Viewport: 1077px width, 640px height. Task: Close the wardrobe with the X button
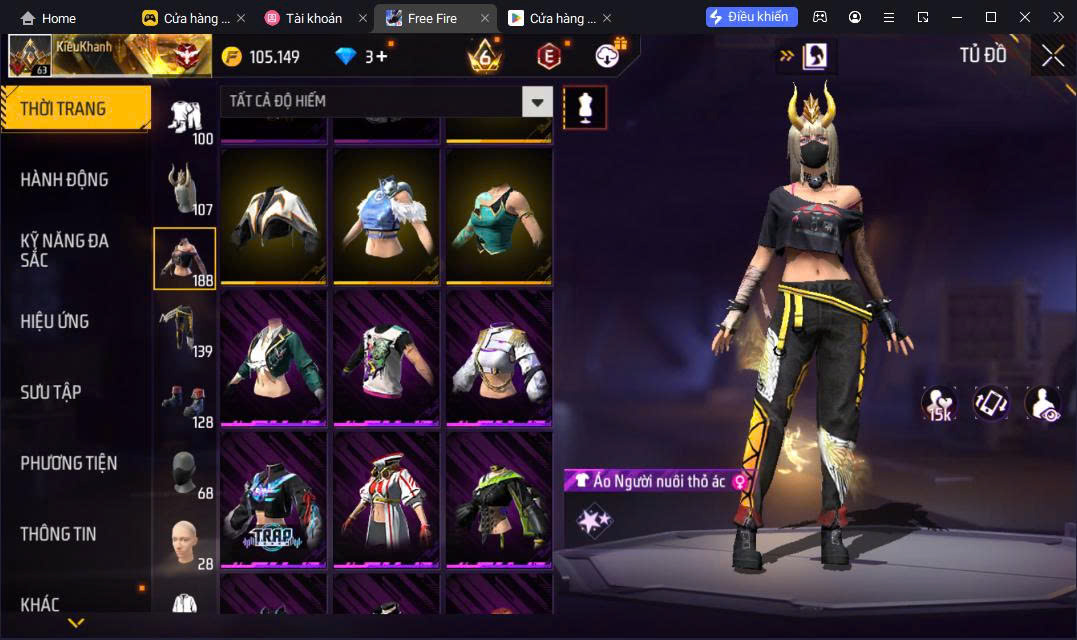(x=1052, y=56)
